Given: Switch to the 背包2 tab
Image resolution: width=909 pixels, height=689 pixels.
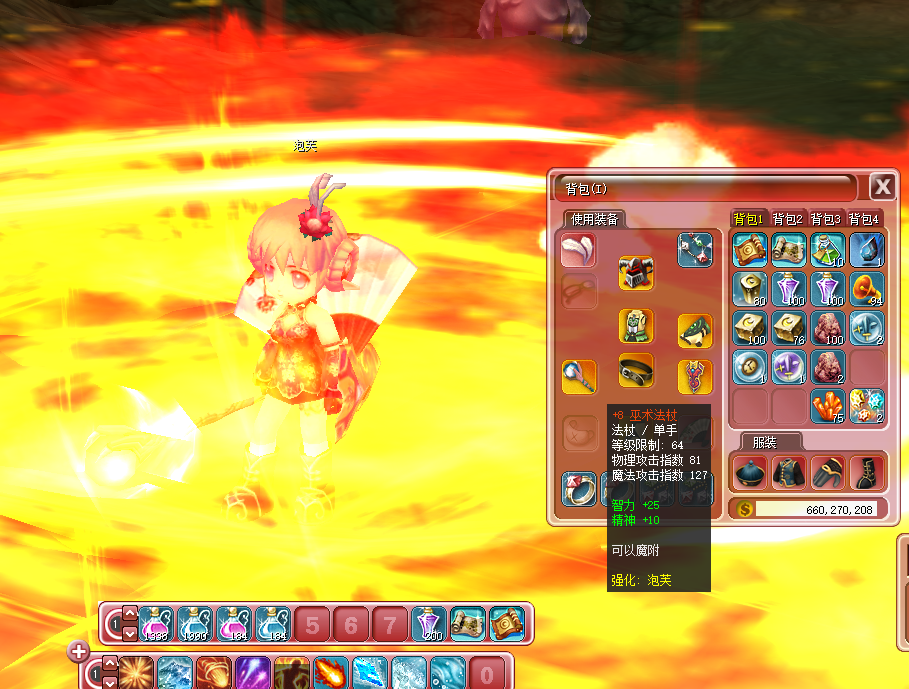Looking at the screenshot, I should (x=787, y=219).
